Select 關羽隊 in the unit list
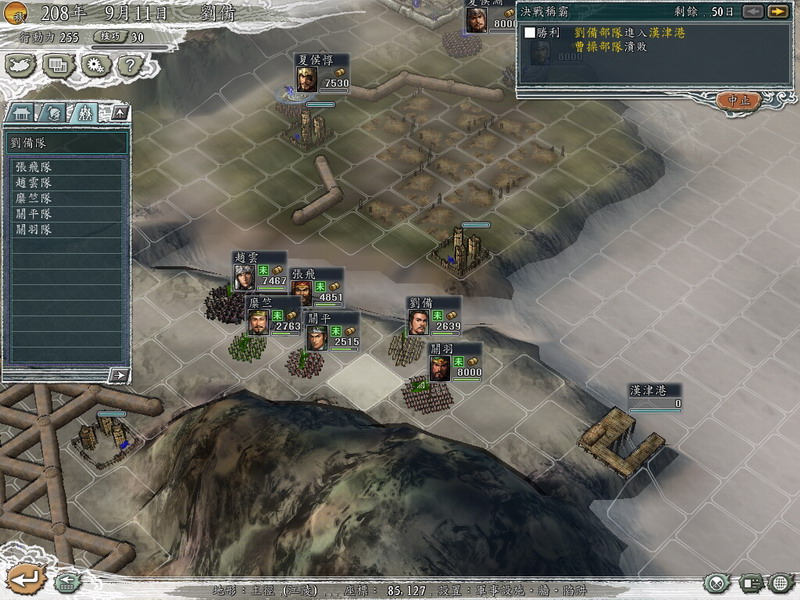Screen dimensions: 800x600 pos(33,229)
